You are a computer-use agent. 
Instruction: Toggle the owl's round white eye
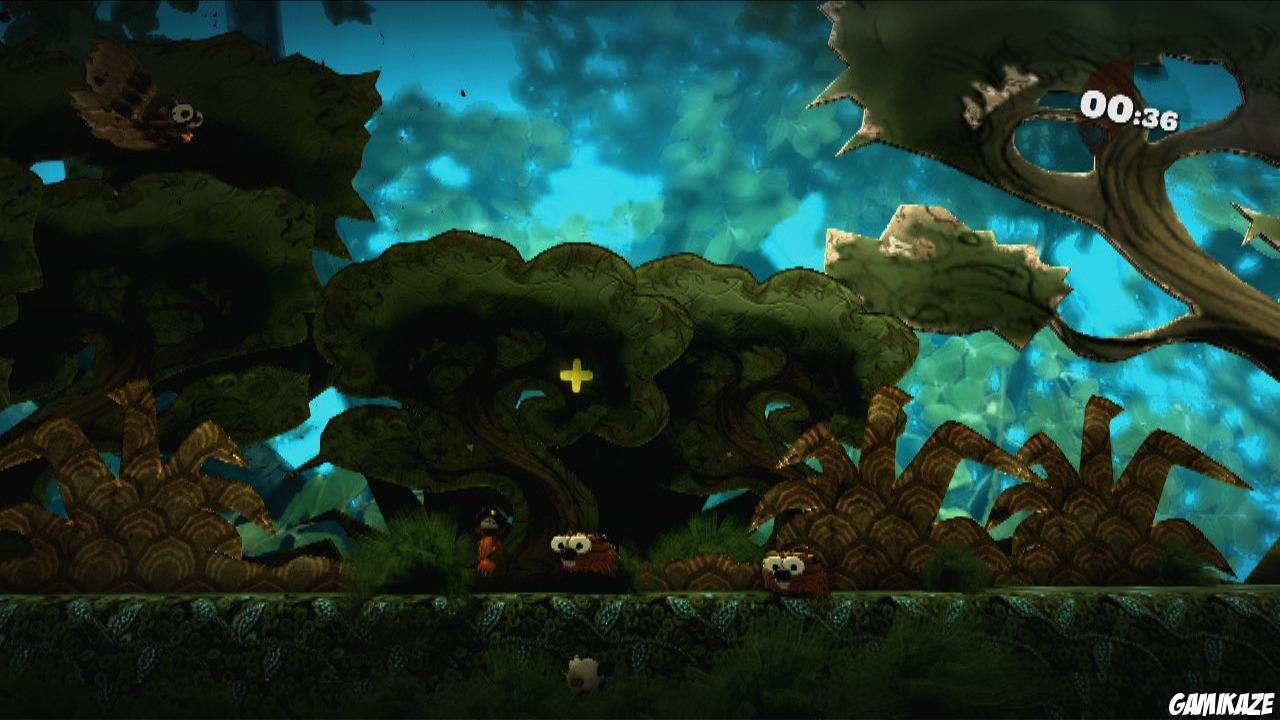(x=184, y=113)
